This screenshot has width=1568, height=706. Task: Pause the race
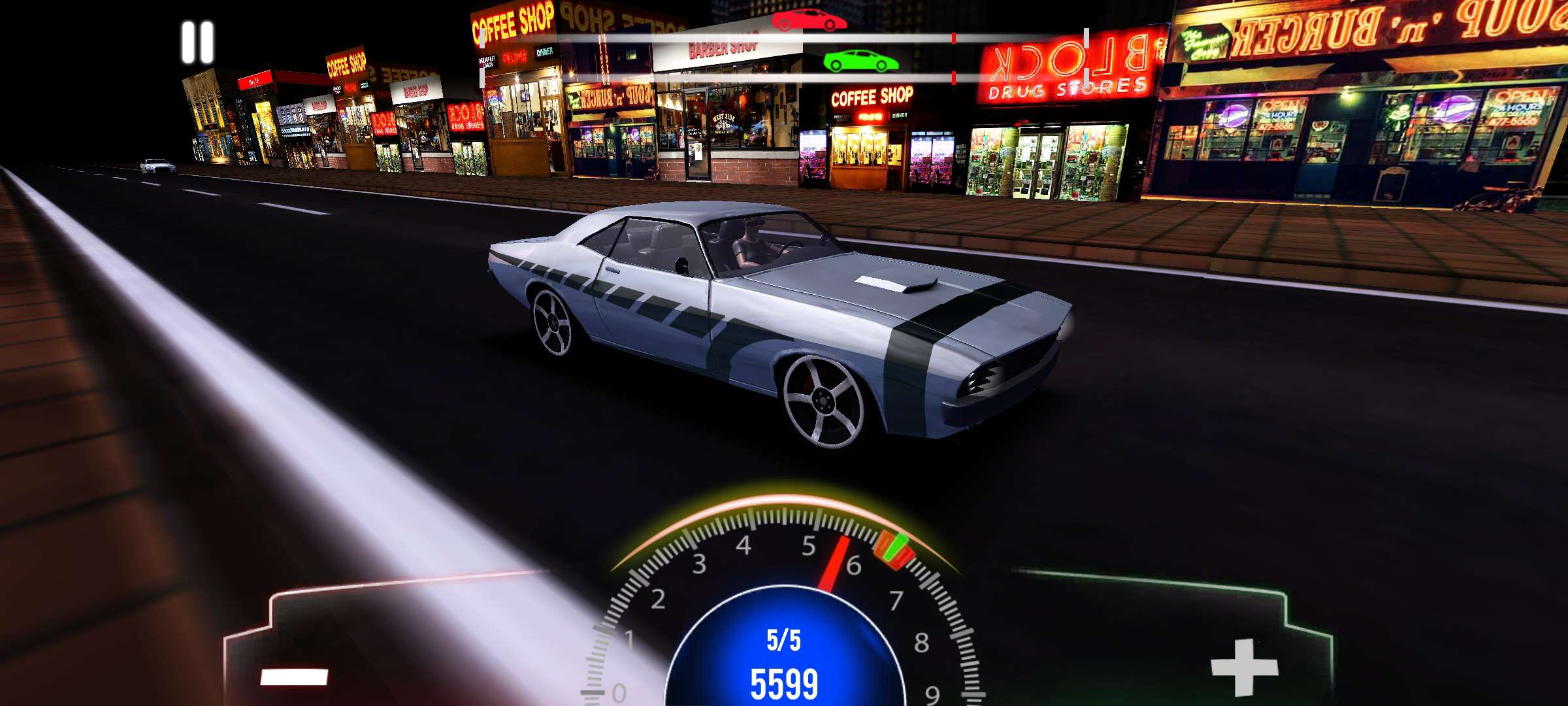click(197, 42)
